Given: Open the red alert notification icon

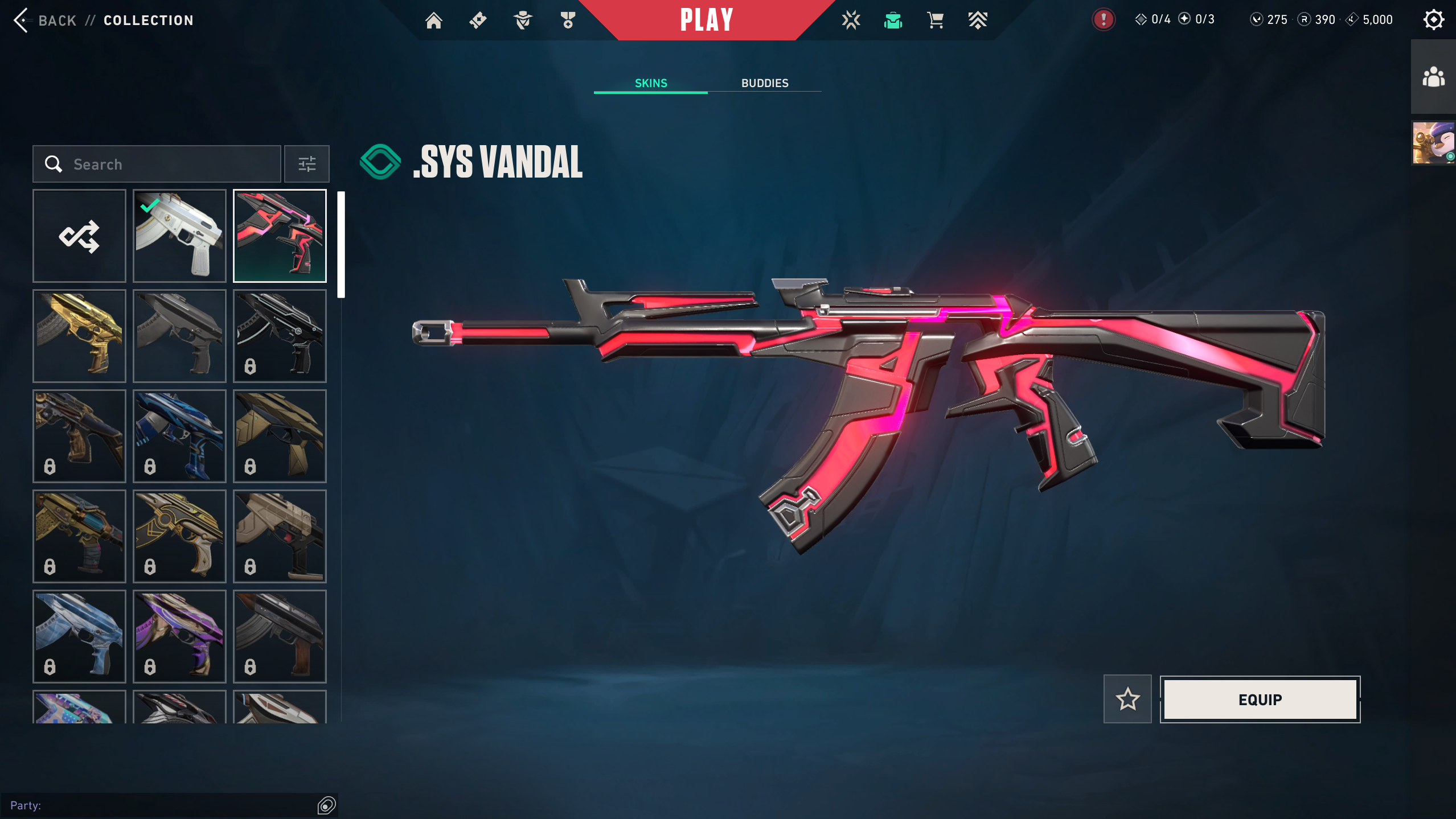Looking at the screenshot, I should point(1103,20).
